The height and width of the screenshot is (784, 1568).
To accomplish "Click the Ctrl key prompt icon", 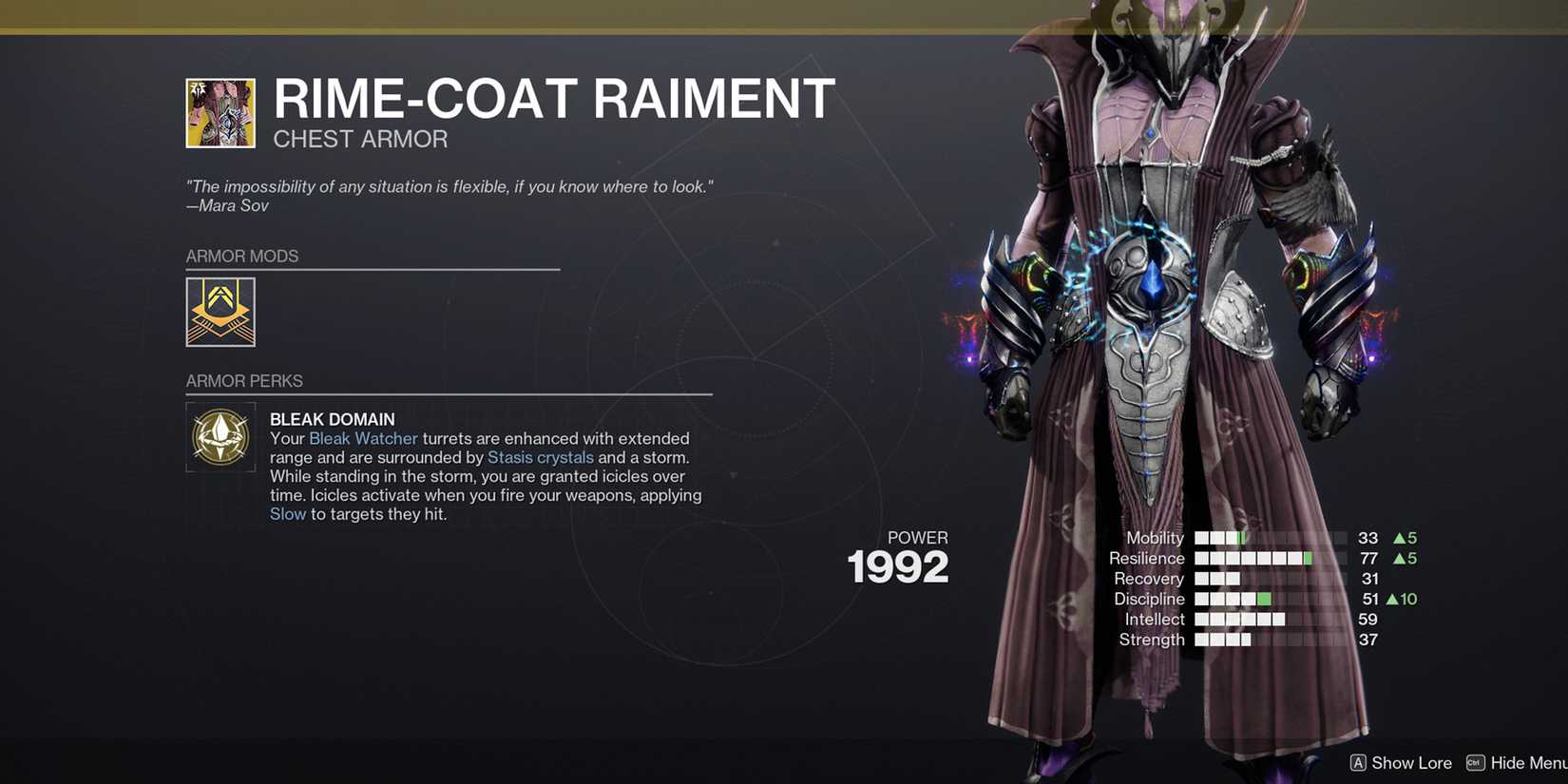I will pos(1475,762).
